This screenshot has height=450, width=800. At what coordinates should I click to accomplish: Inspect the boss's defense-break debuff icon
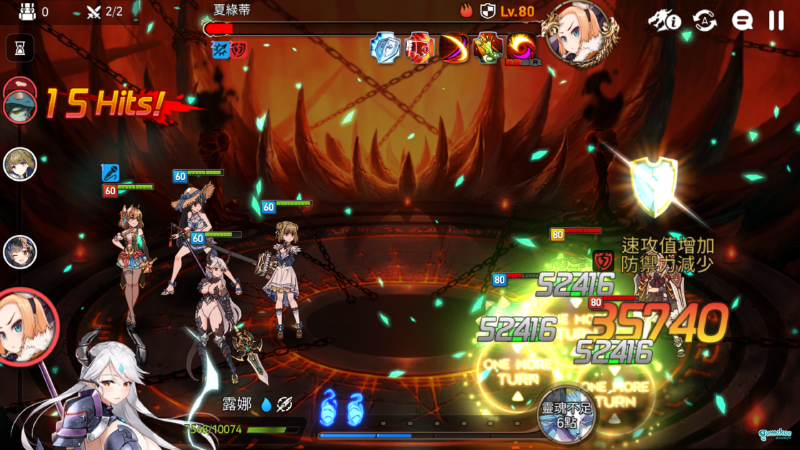click(x=238, y=49)
